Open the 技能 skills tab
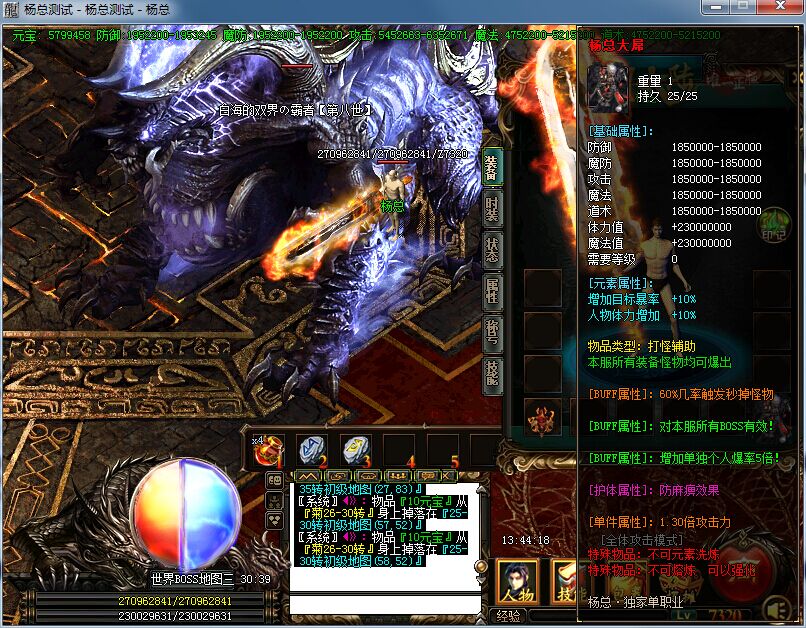The height and width of the screenshot is (628, 806). click(492, 374)
